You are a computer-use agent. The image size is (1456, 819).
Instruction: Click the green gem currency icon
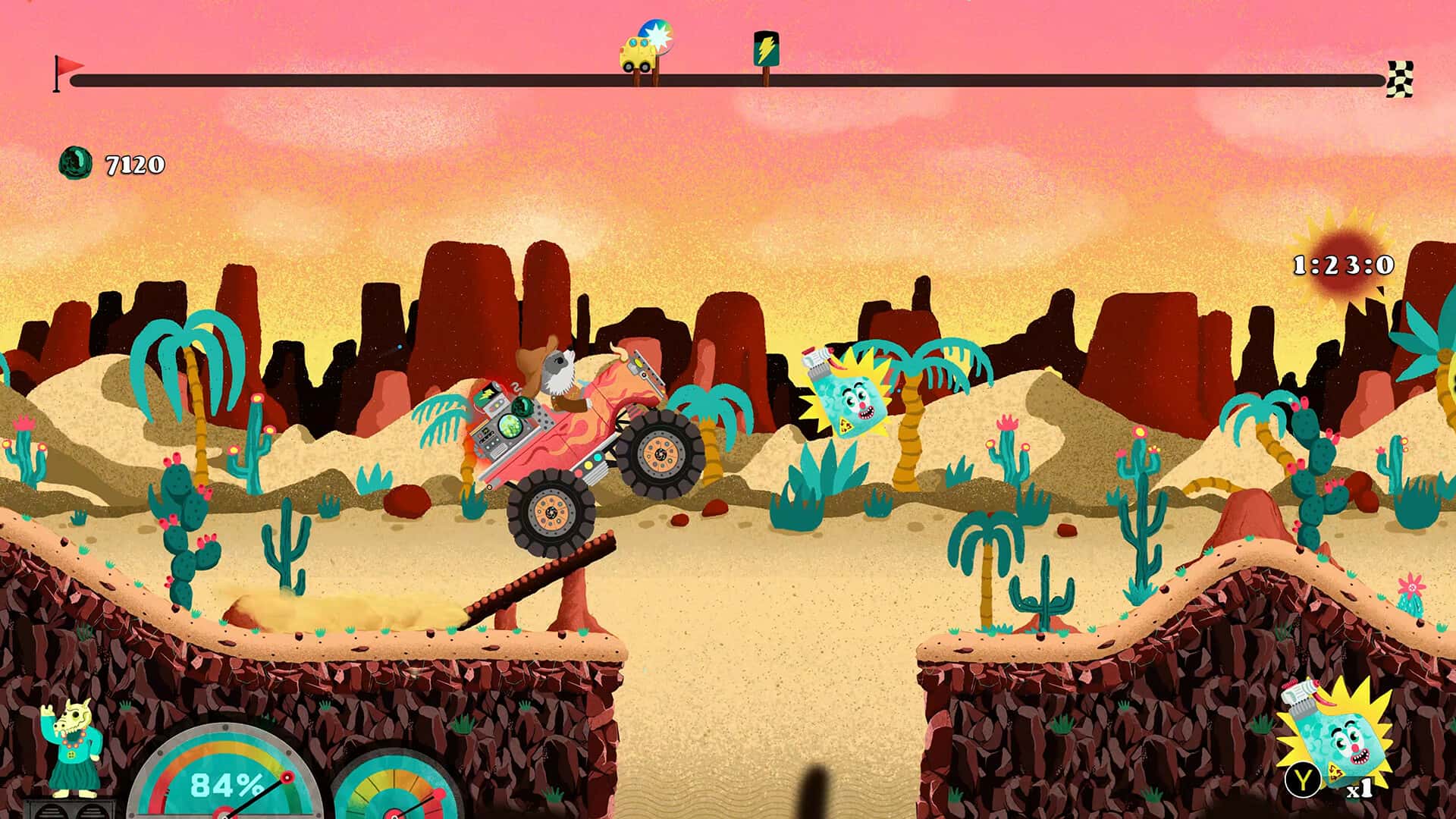coord(77,161)
